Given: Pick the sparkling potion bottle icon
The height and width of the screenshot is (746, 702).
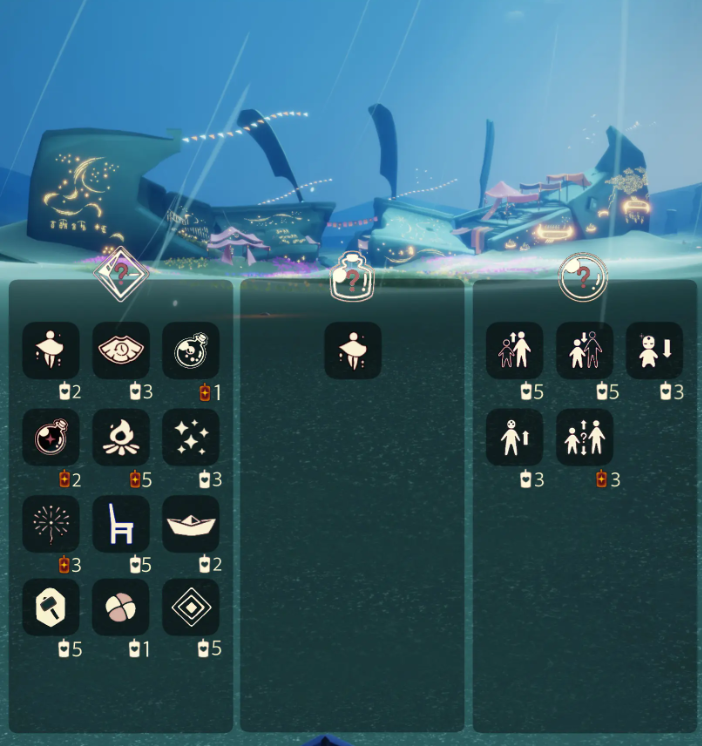Looking at the screenshot, I should (191, 350).
